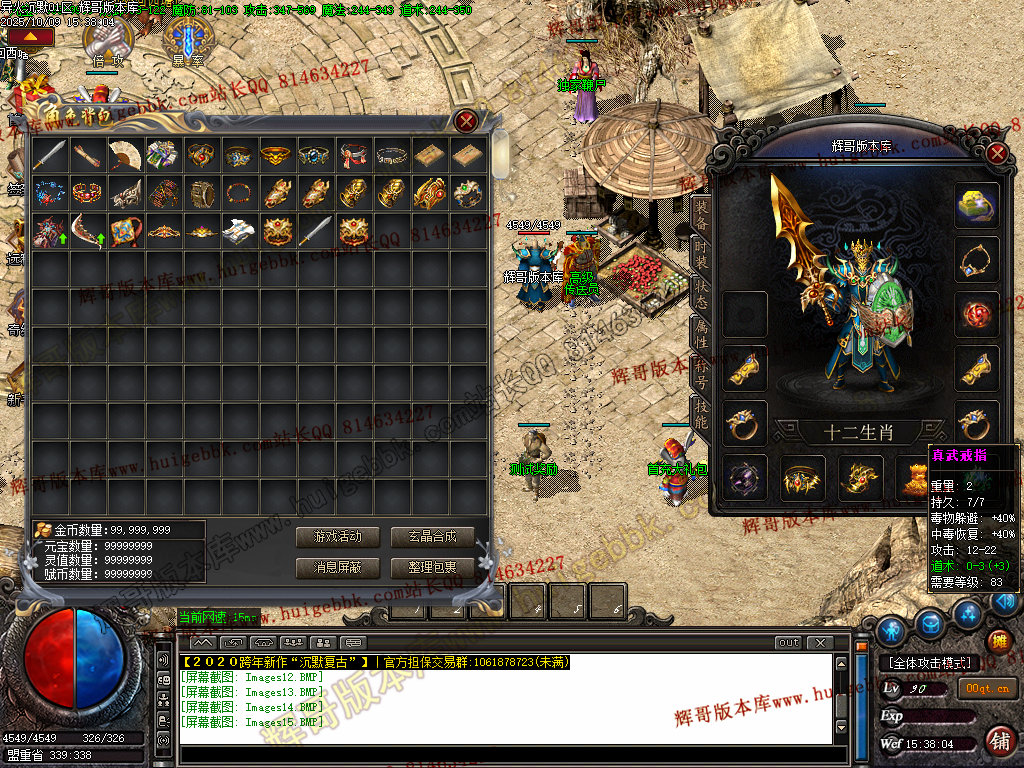
Task: Click the 玄晶合成 crystal synthesis button
Action: tap(432, 537)
